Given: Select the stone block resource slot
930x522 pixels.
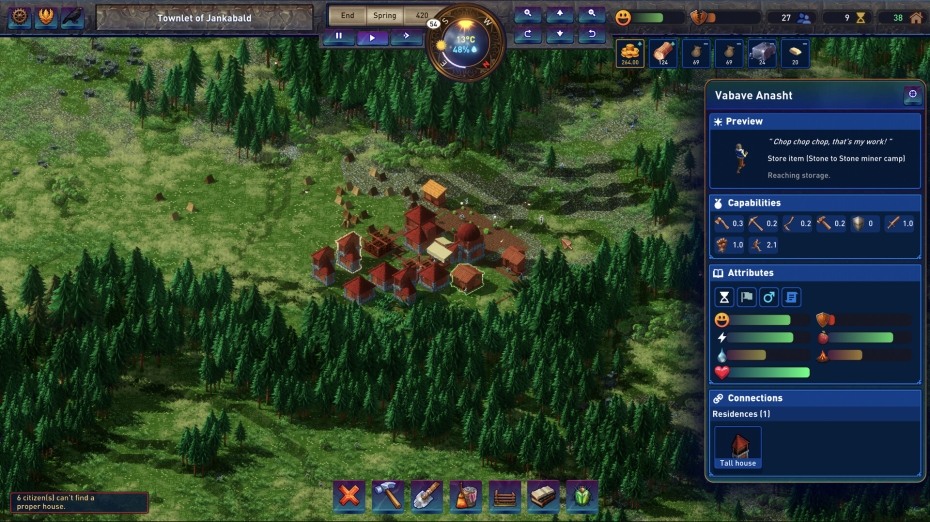Looking at the screenshot, I should [762, 54].
